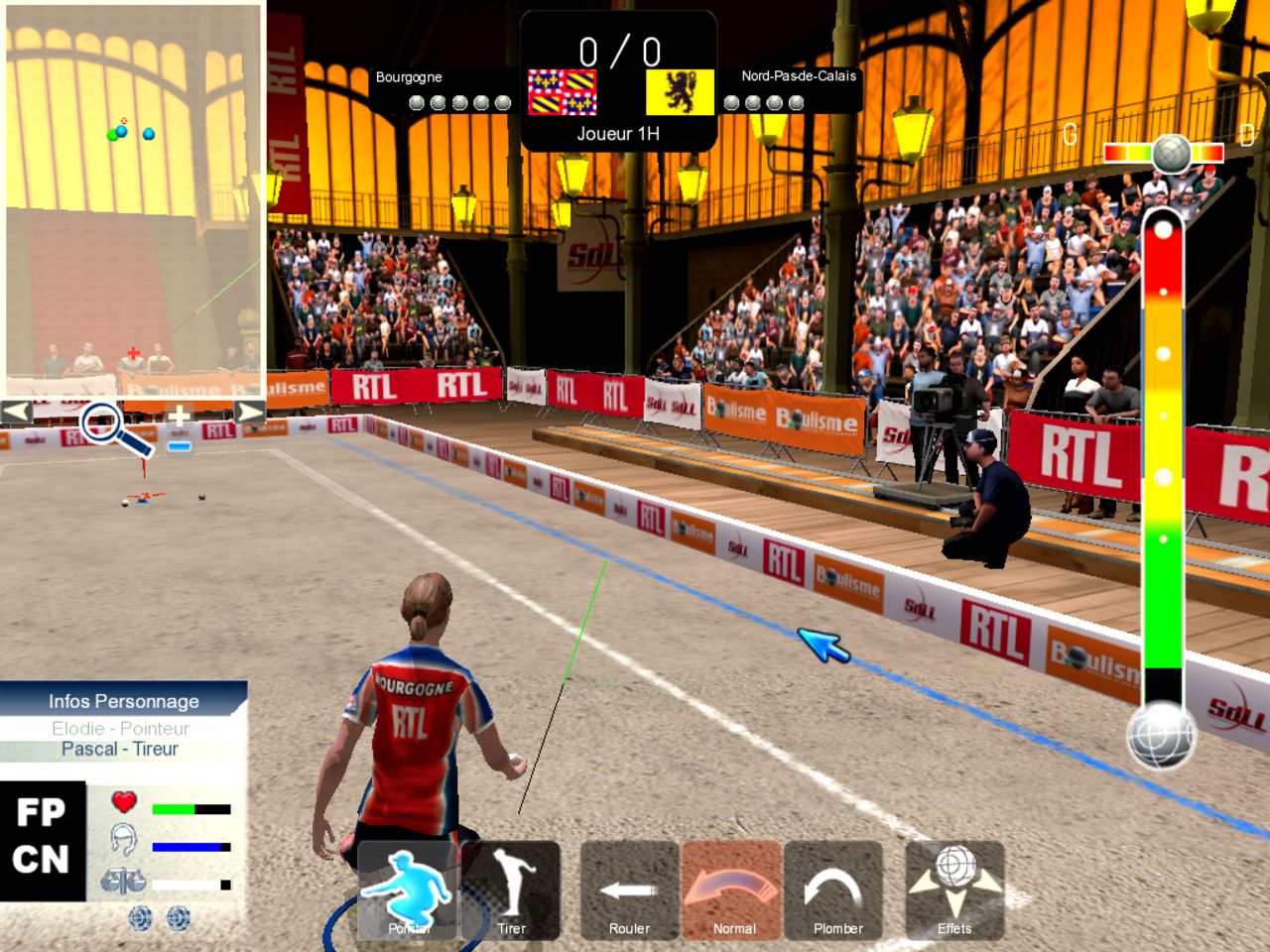Choose the Tirer shooting stance
The image size is (1270, 952).
(511, 890)
